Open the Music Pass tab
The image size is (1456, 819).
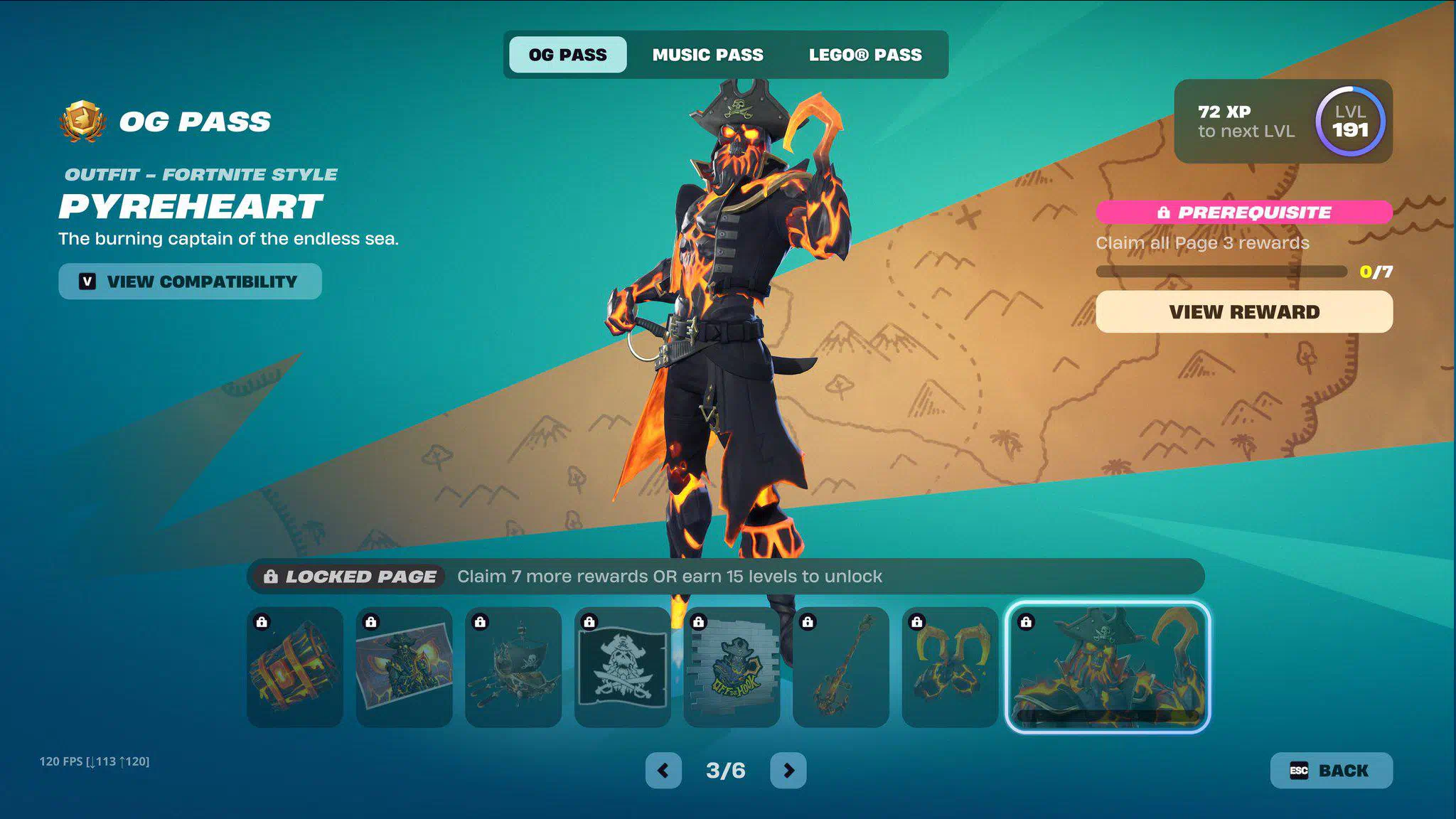[x=707, y=55]
